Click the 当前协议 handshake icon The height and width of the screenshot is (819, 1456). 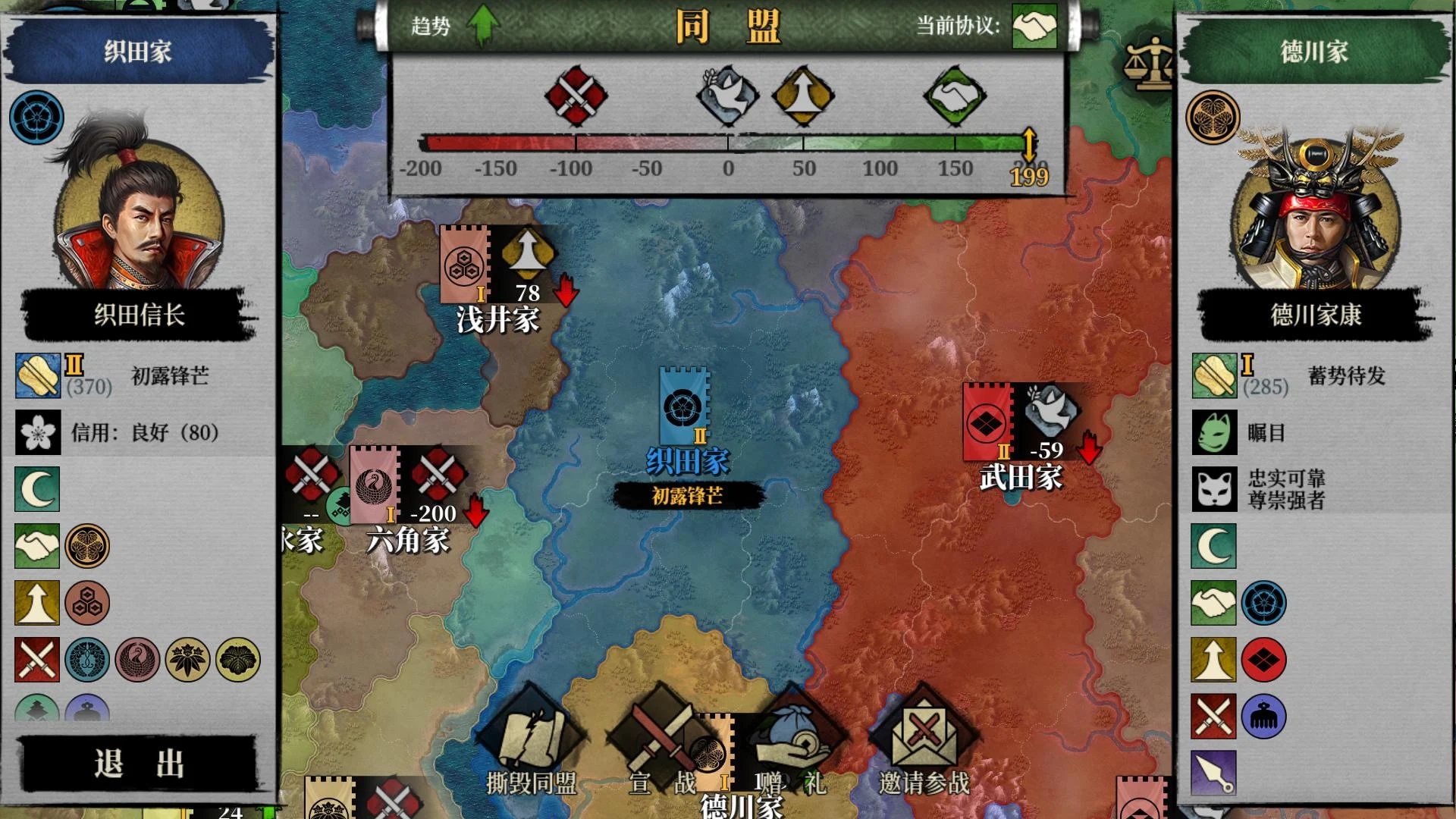tap(1034, 27)
